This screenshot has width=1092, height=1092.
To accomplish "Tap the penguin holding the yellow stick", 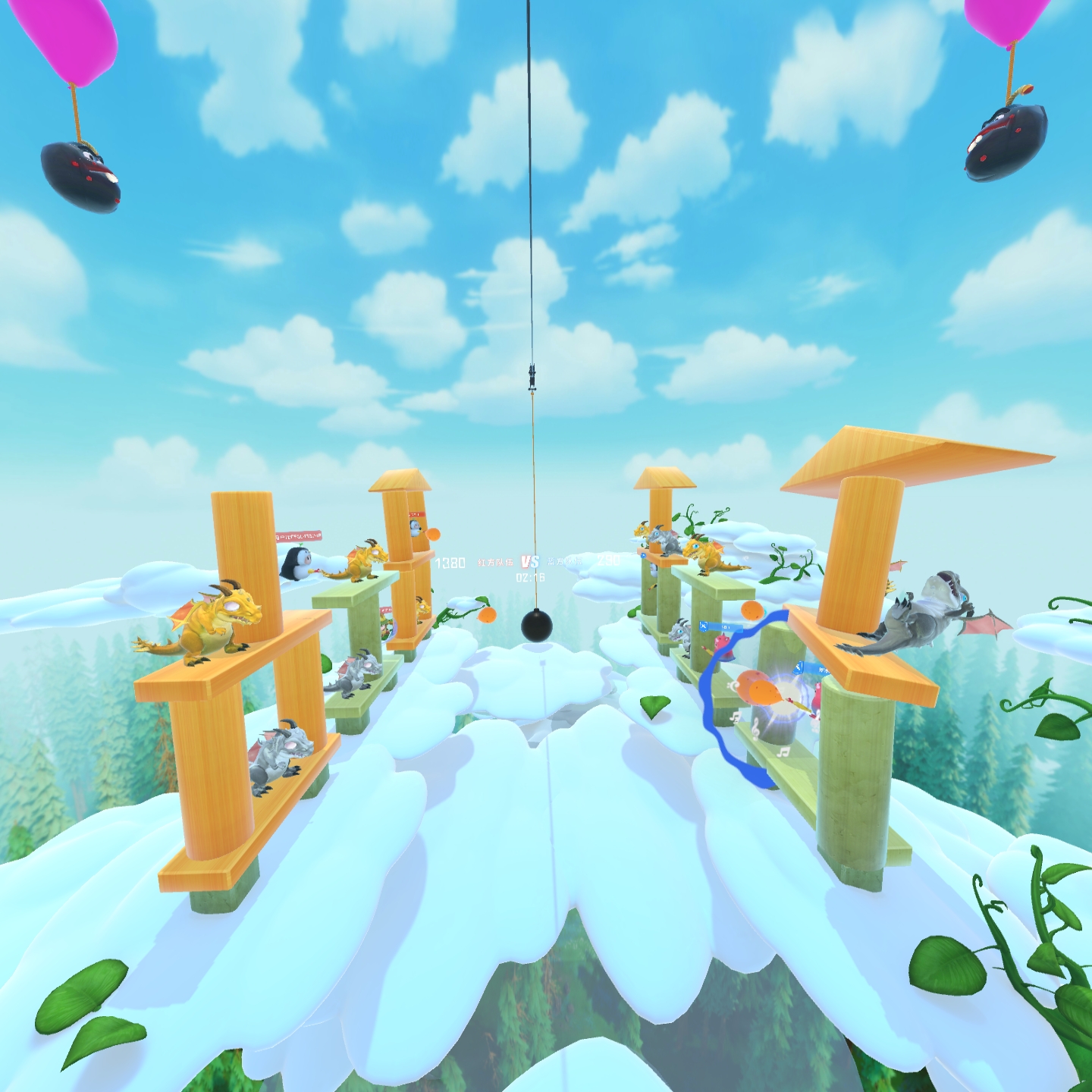I will pos(296,563).
